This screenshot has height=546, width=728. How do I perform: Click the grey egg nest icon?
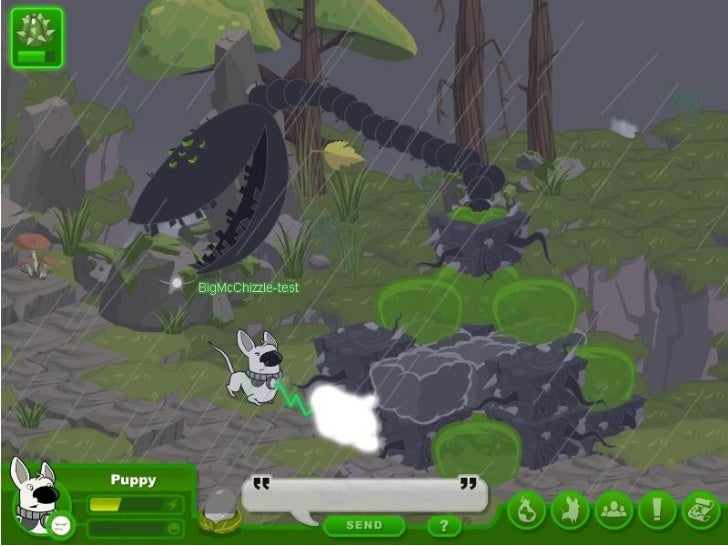pos(218,508)
